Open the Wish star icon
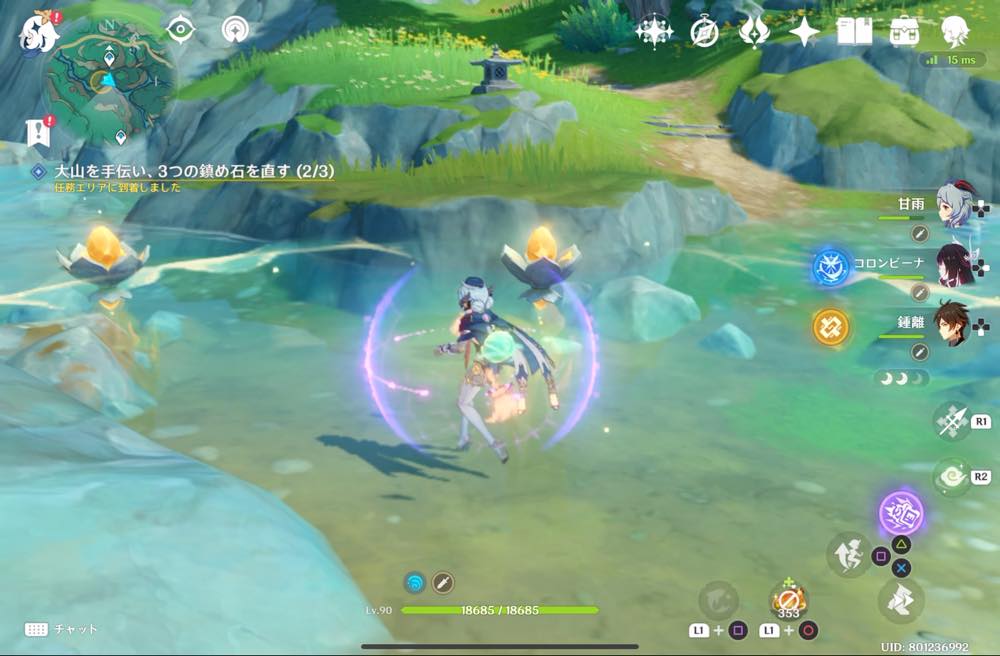This screenshot has width=1000, height=656. (x=804, y=32)
